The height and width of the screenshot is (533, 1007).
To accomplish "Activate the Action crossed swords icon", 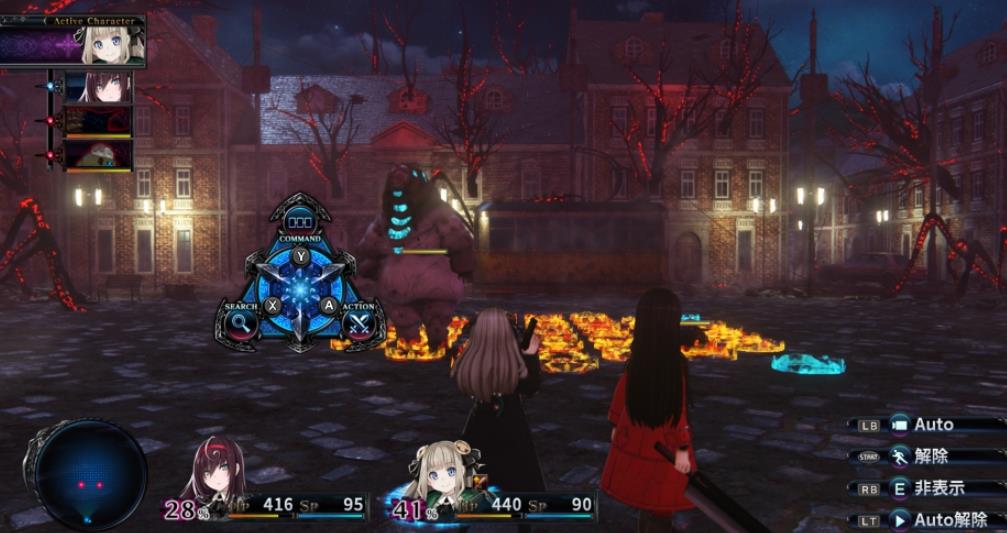I will [x=359, y=322].
